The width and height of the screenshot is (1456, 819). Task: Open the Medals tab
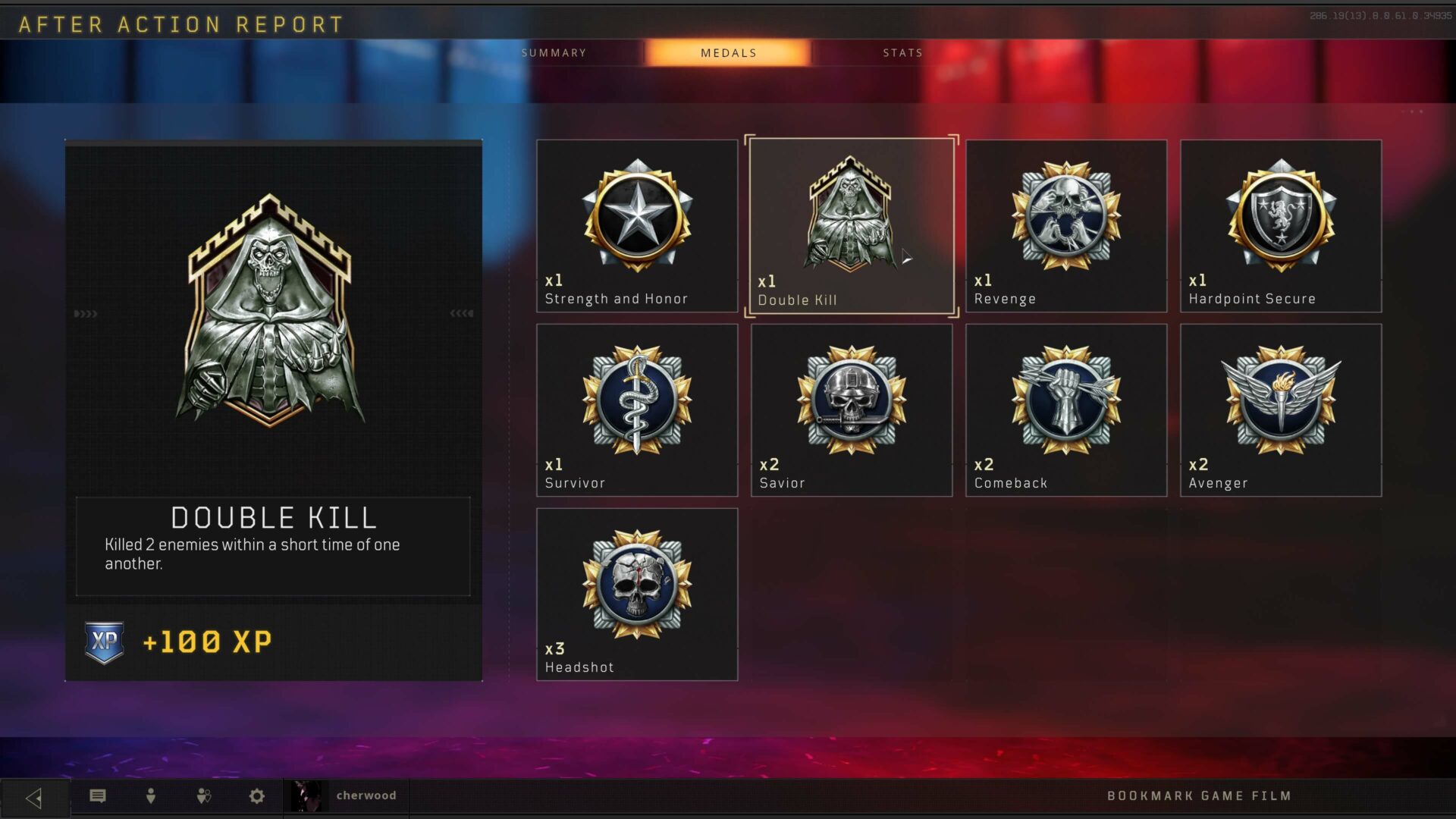pos(728,53)
